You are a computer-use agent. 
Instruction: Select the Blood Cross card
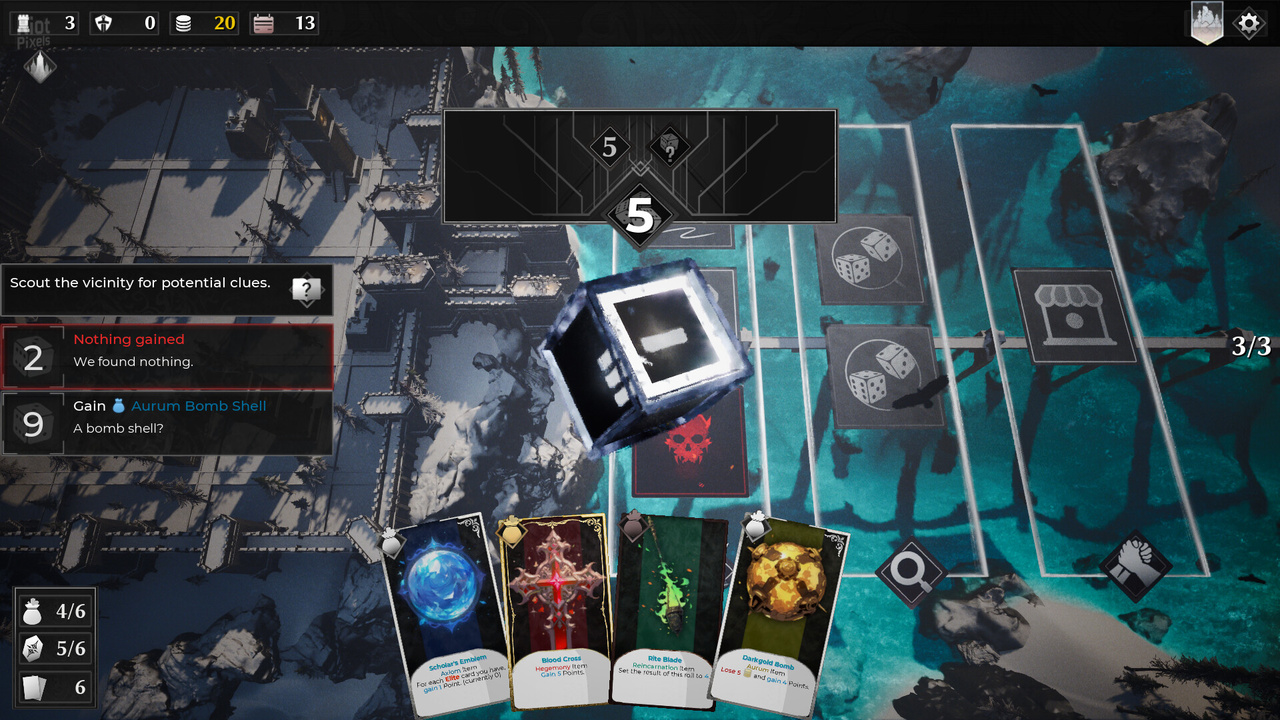[x=555, y=610]
